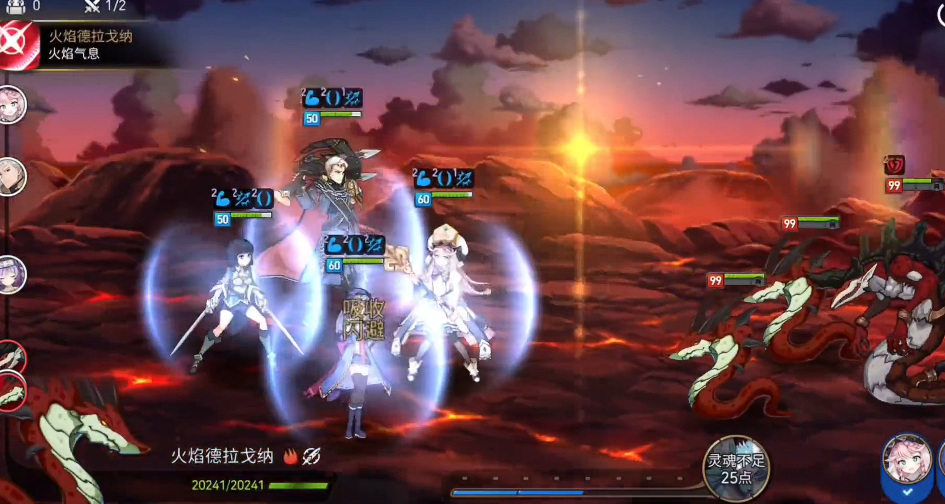Viewport: 945px width, 504px height.
Task: Select the white-haired man in the turn order
Action: click(10, 176)
